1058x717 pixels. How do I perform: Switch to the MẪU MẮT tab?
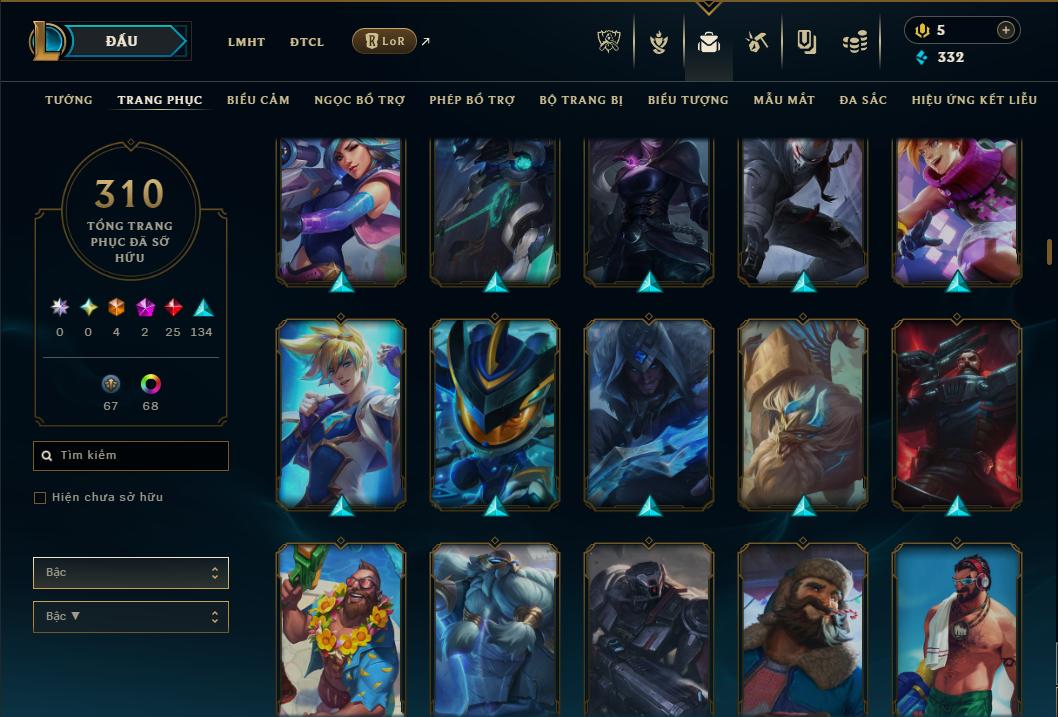coord(784,100)
